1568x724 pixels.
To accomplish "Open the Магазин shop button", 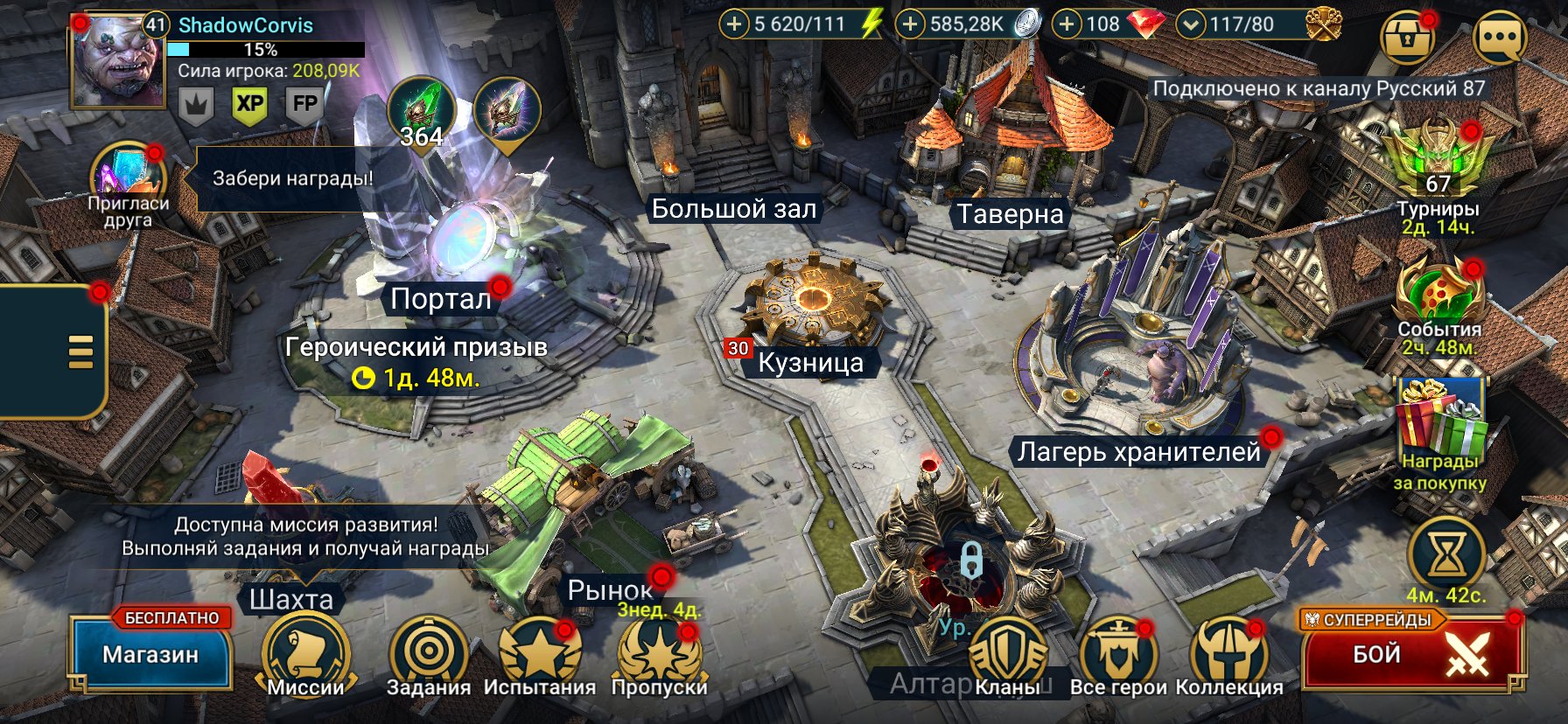I will point(150,656).
